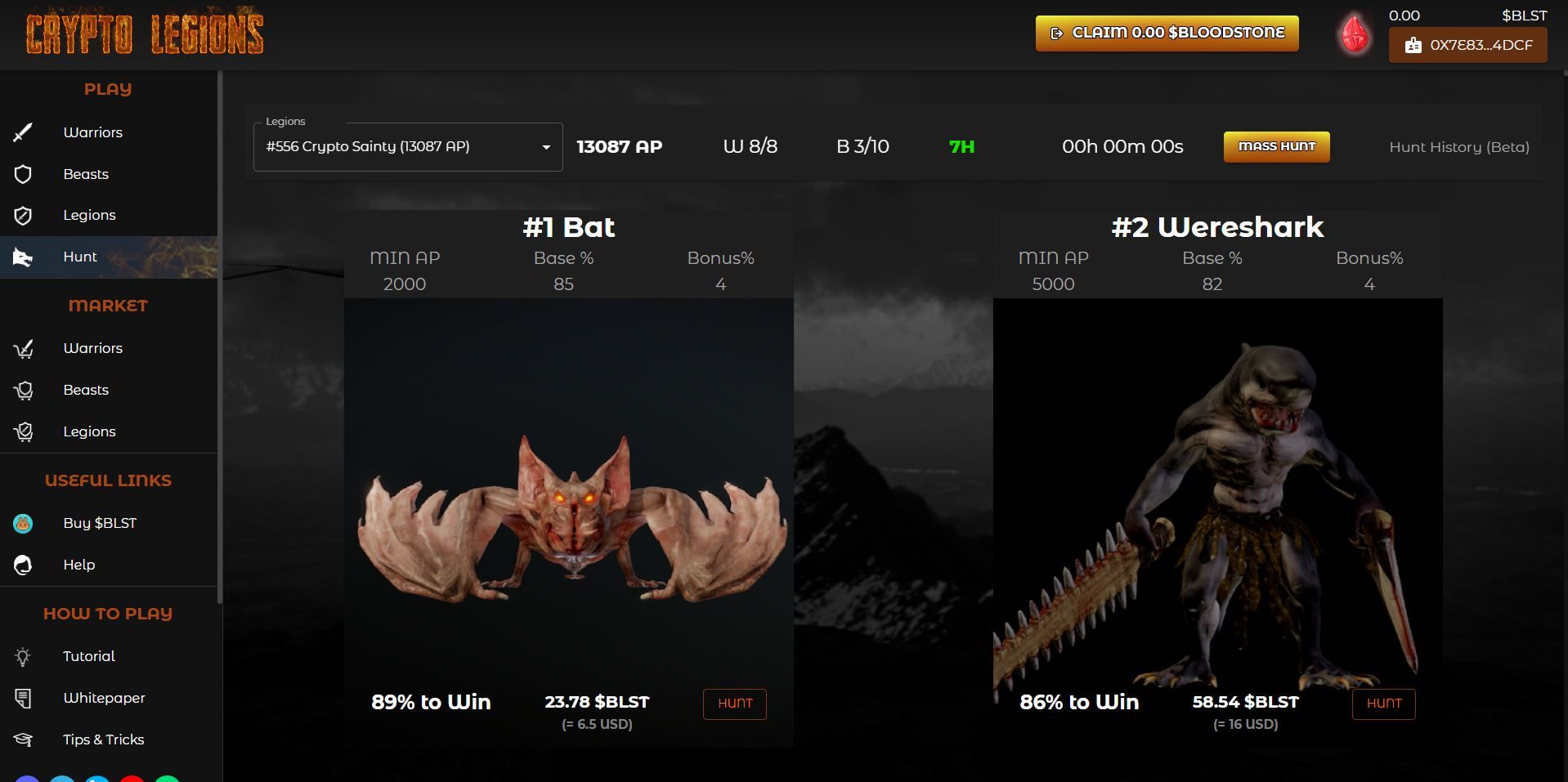
Task: Open the Tutorial page
Action: click(89, 656)
